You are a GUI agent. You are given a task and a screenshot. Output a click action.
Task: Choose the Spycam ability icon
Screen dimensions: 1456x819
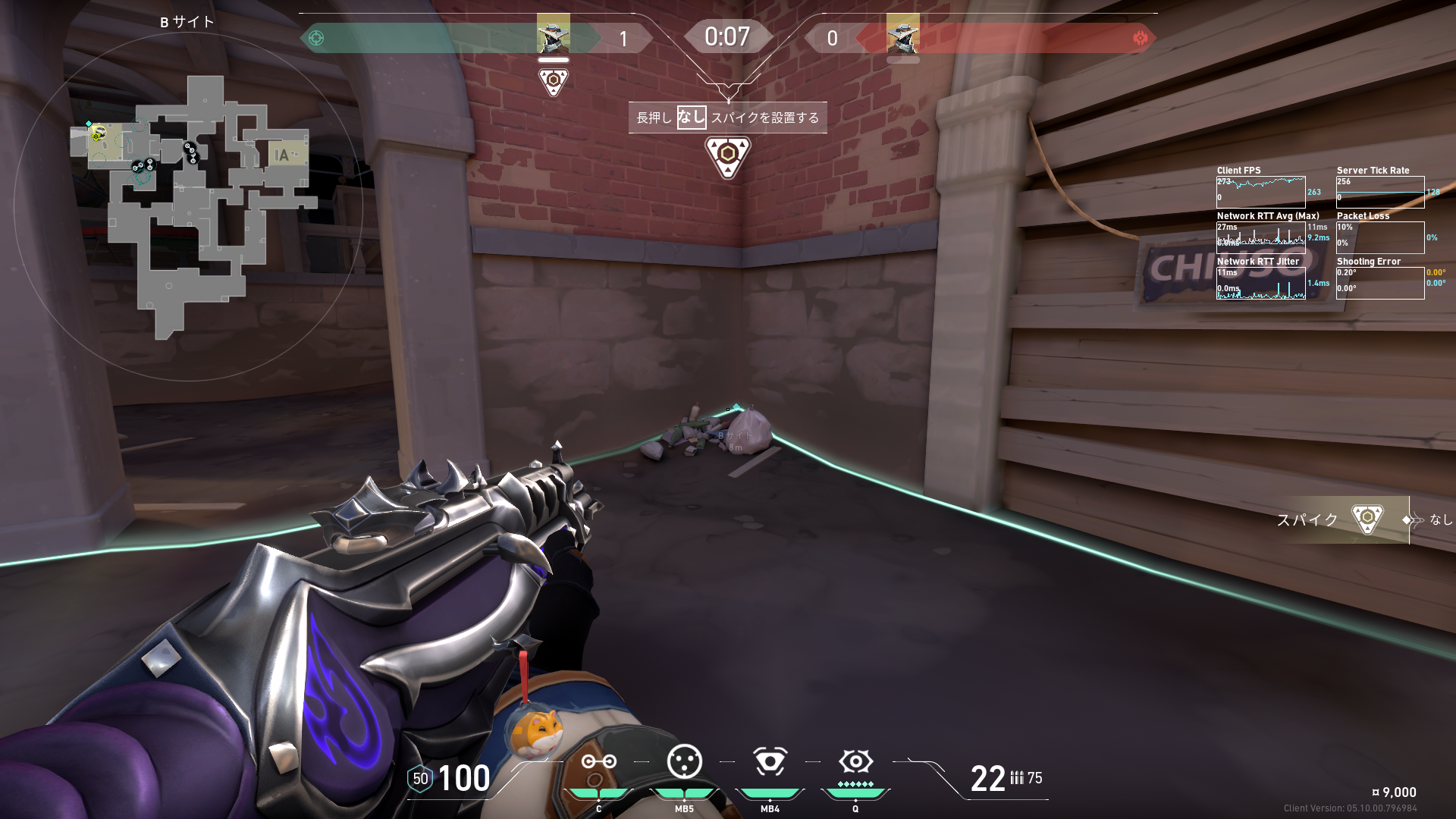770,761
